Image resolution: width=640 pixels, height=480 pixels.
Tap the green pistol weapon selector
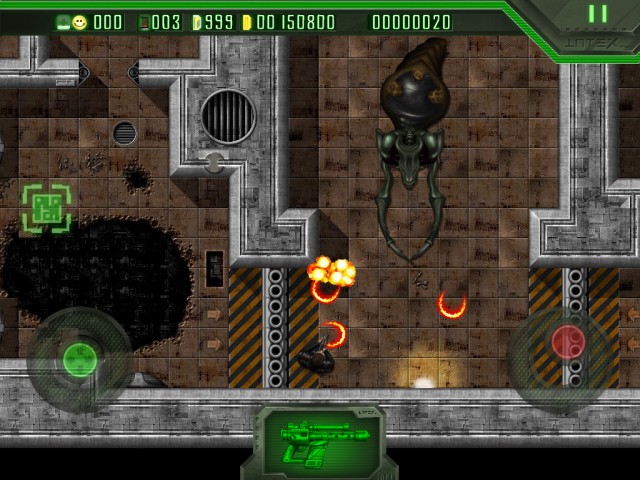pyautogui.click(x=320, y=440)
